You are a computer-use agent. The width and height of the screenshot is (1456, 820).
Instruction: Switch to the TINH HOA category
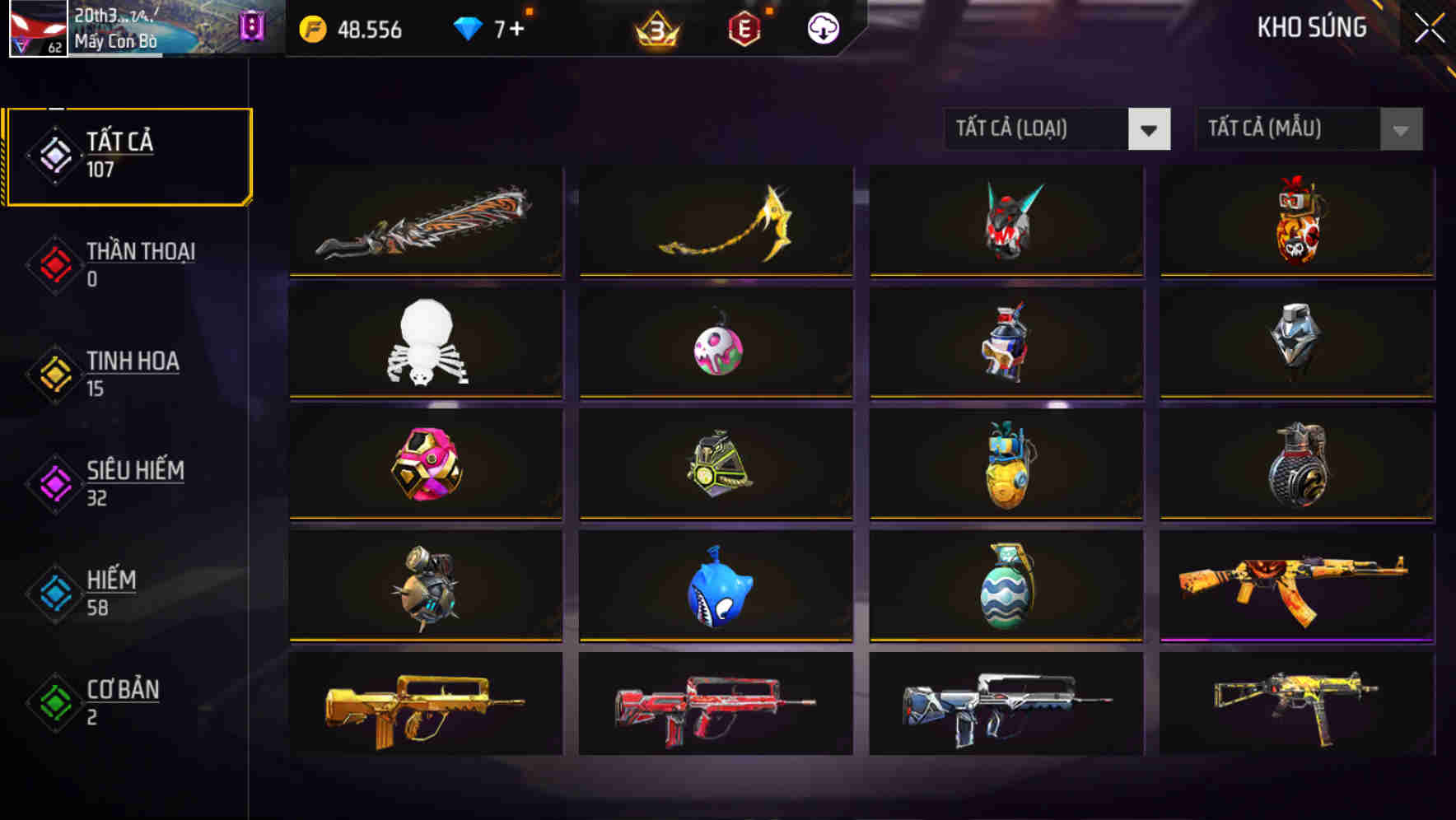pos(132,373)
